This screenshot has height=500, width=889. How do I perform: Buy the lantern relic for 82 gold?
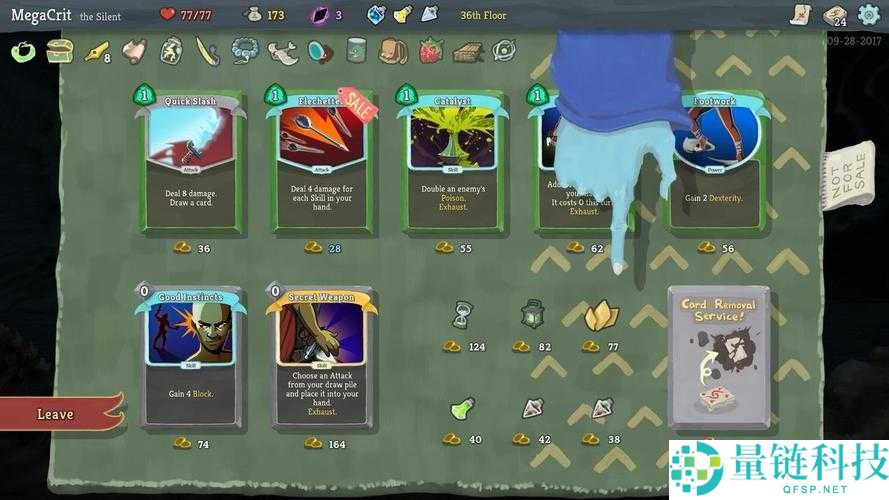[x=531, y=316]
